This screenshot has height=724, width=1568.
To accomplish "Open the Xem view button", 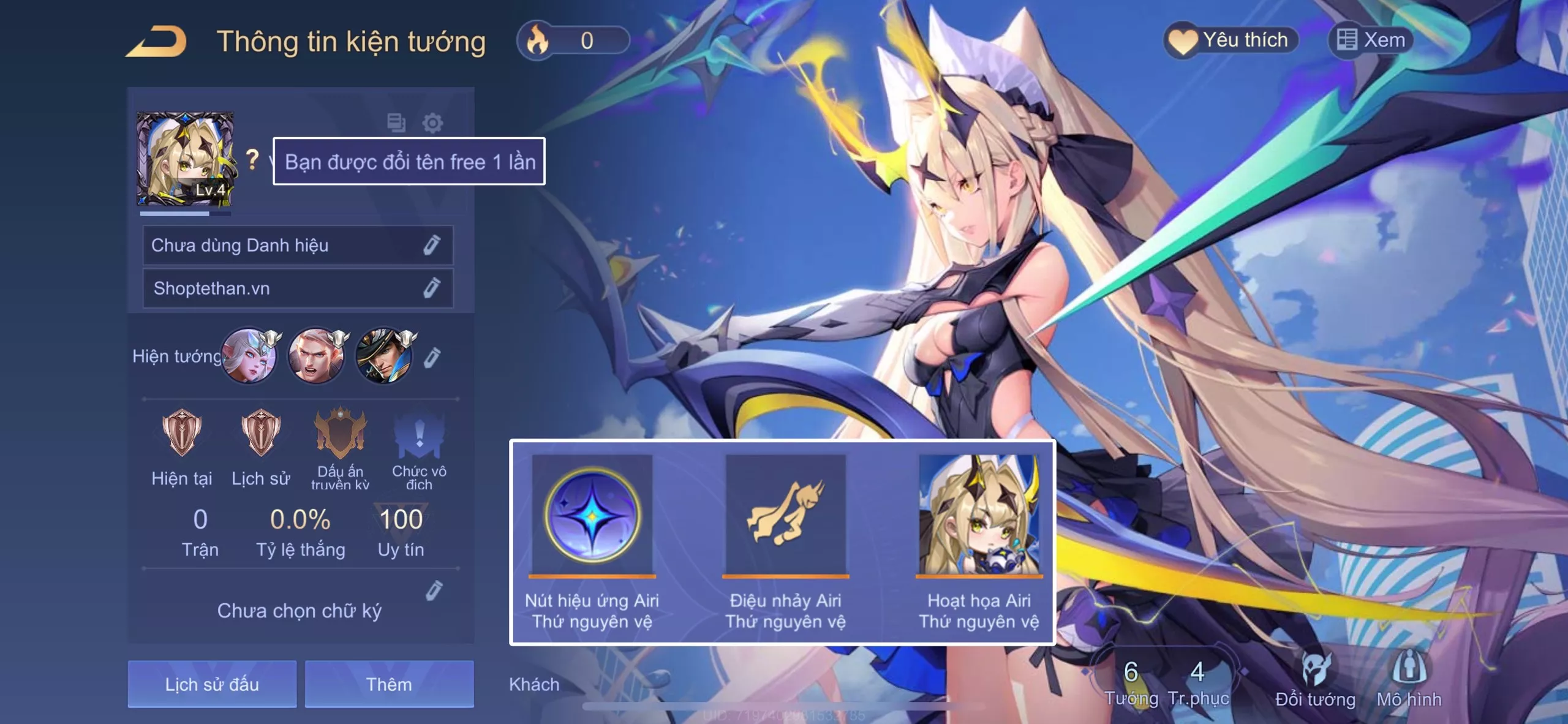I will [1371, 40].
